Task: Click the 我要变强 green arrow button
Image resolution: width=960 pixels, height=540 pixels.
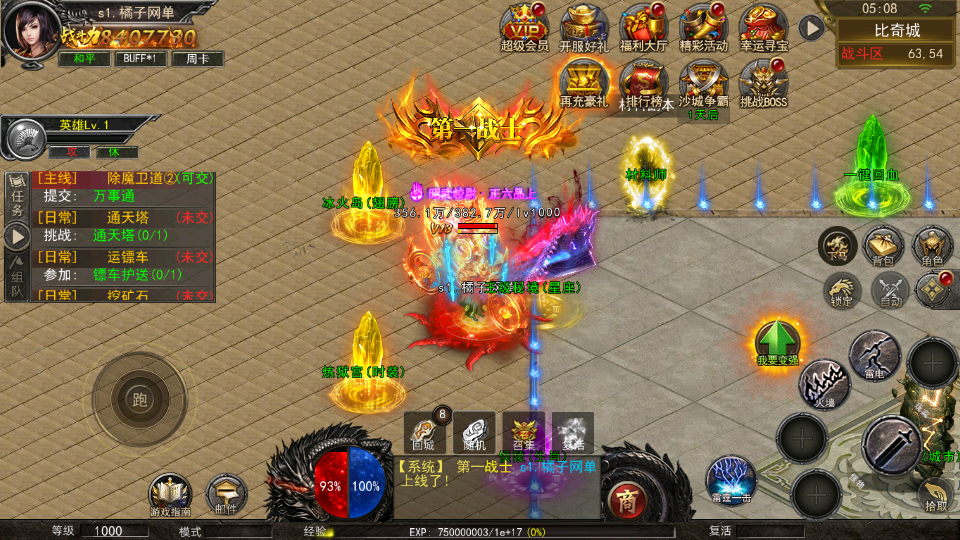Action: (x=777, y=342)
